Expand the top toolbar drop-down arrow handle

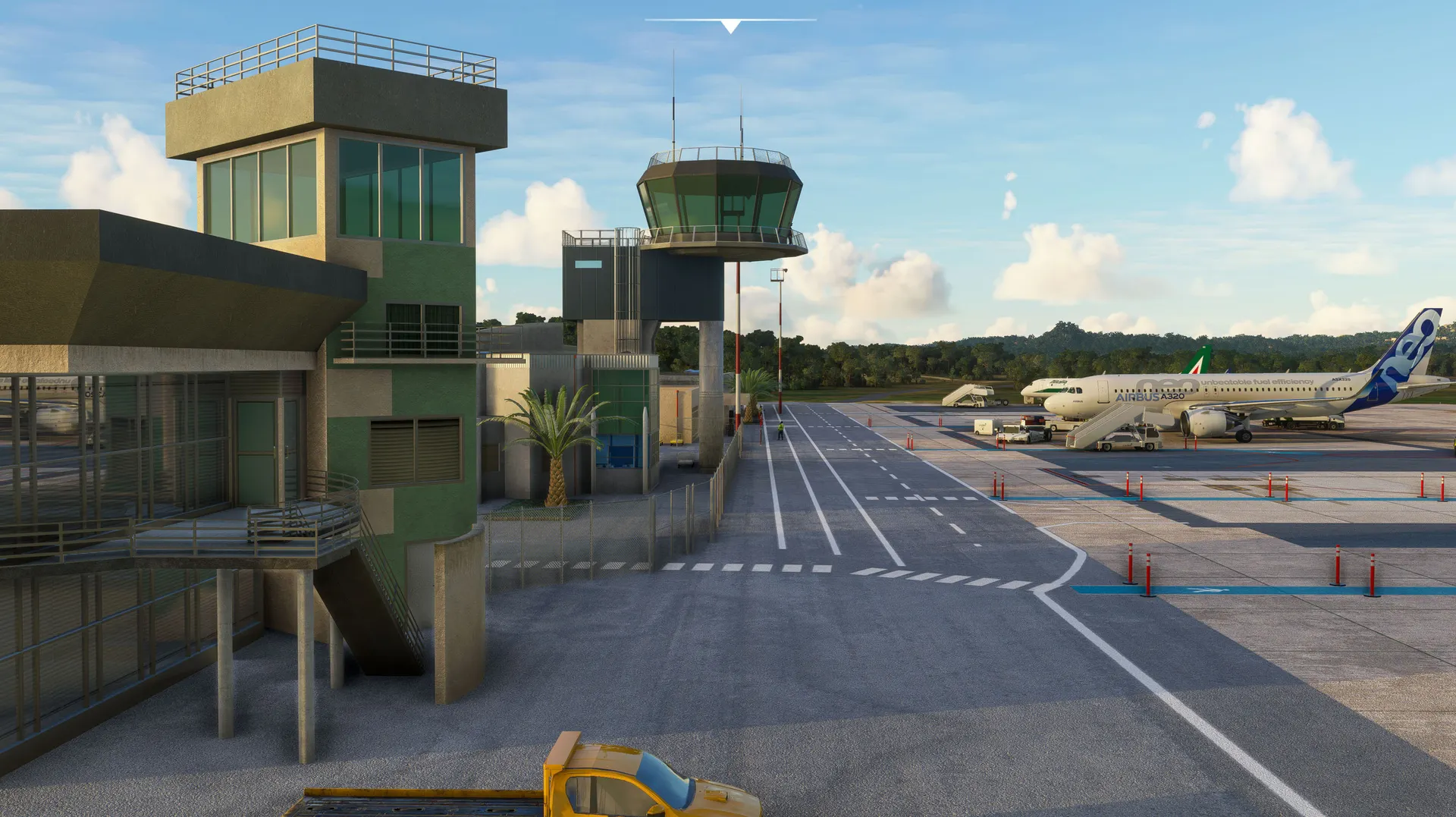730,27
